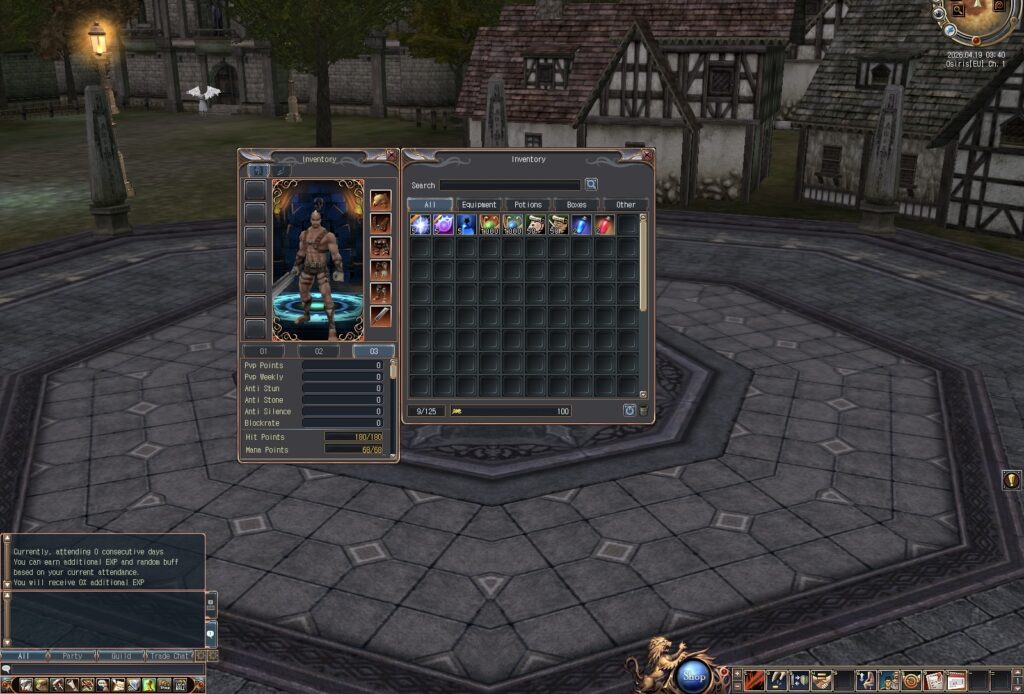Switch to the Equipment tab
Viewport: 1024px width, 694px height.
479,205
